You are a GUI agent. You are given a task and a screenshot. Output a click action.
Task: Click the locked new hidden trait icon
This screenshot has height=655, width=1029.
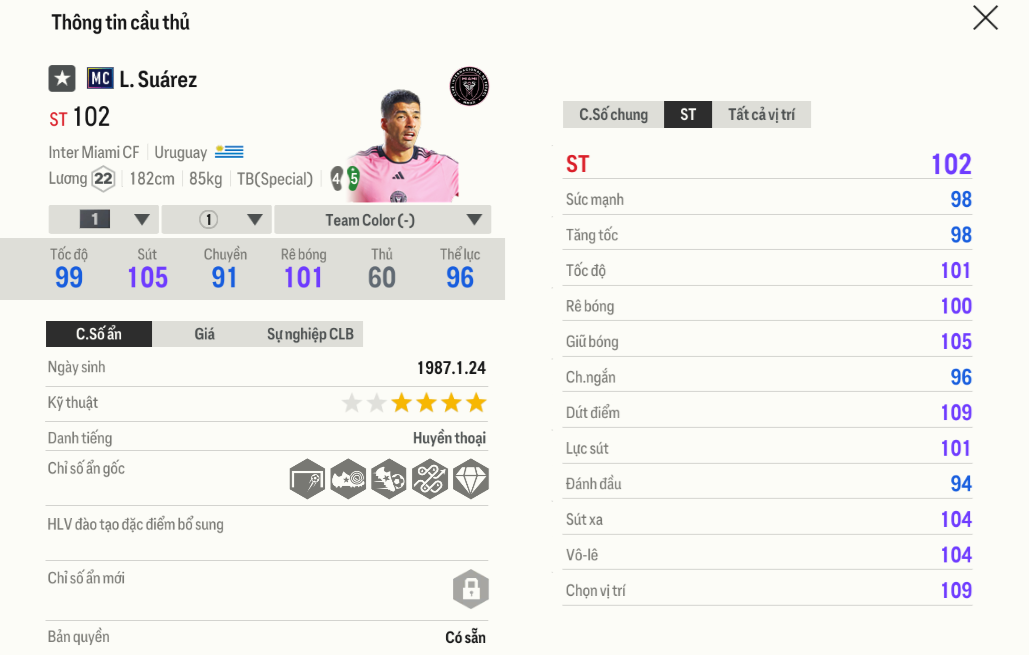tap(470, 589)
